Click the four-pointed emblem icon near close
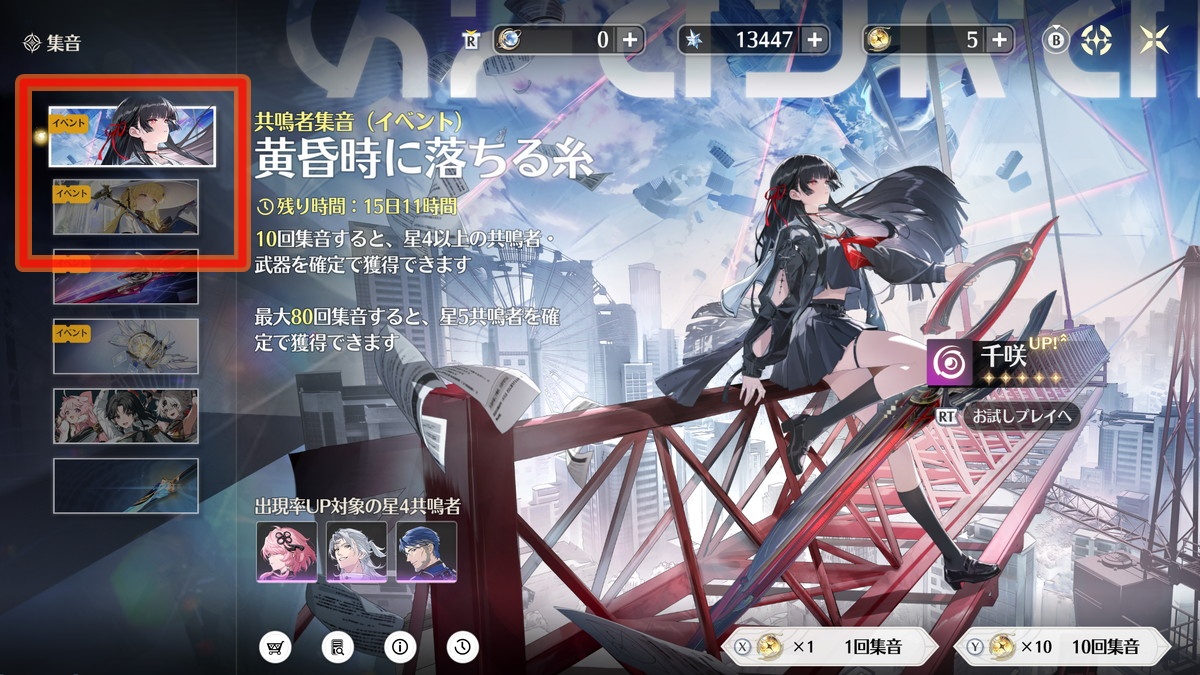Viewport: 1200px width, 675px height. [1098, 40]
